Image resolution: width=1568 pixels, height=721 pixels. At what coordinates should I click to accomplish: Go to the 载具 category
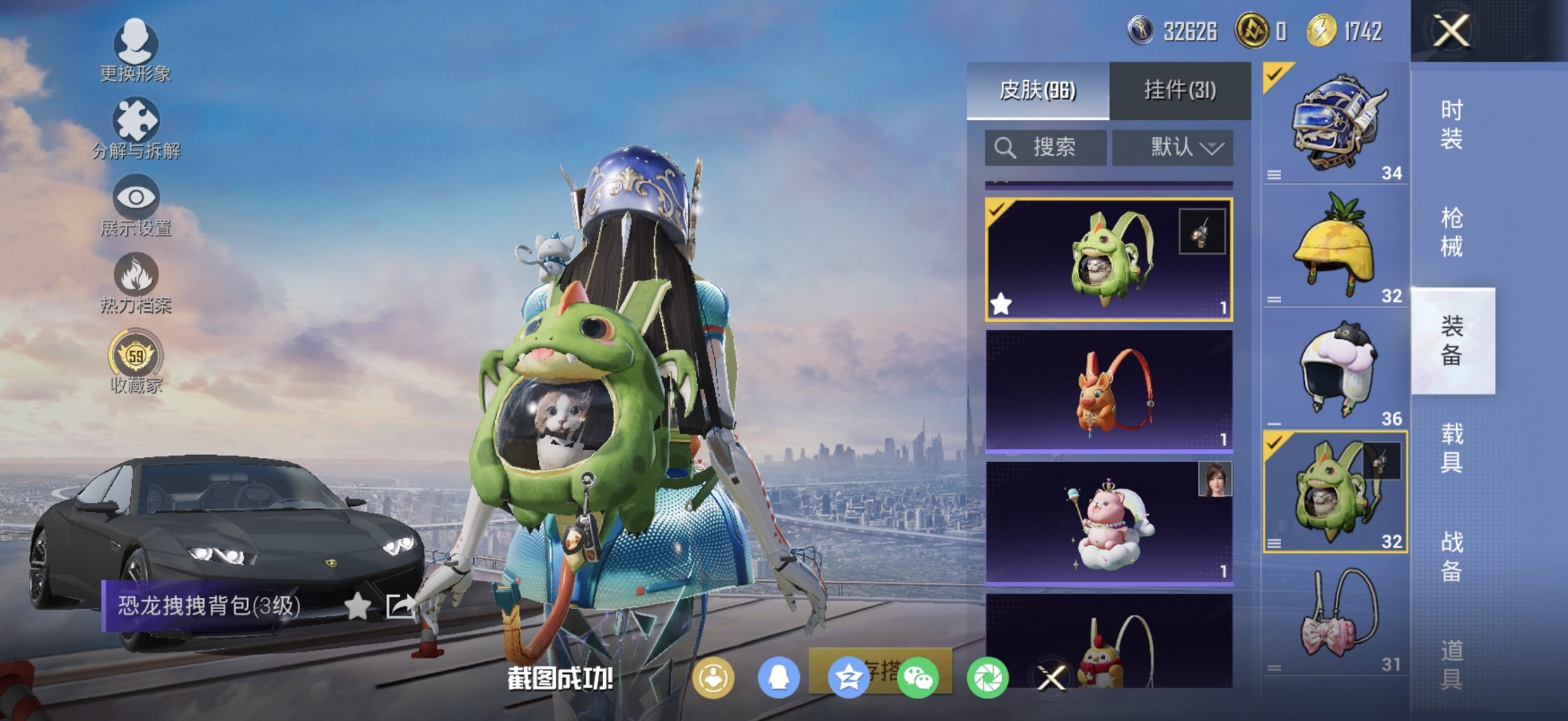tap(1452, 448)
